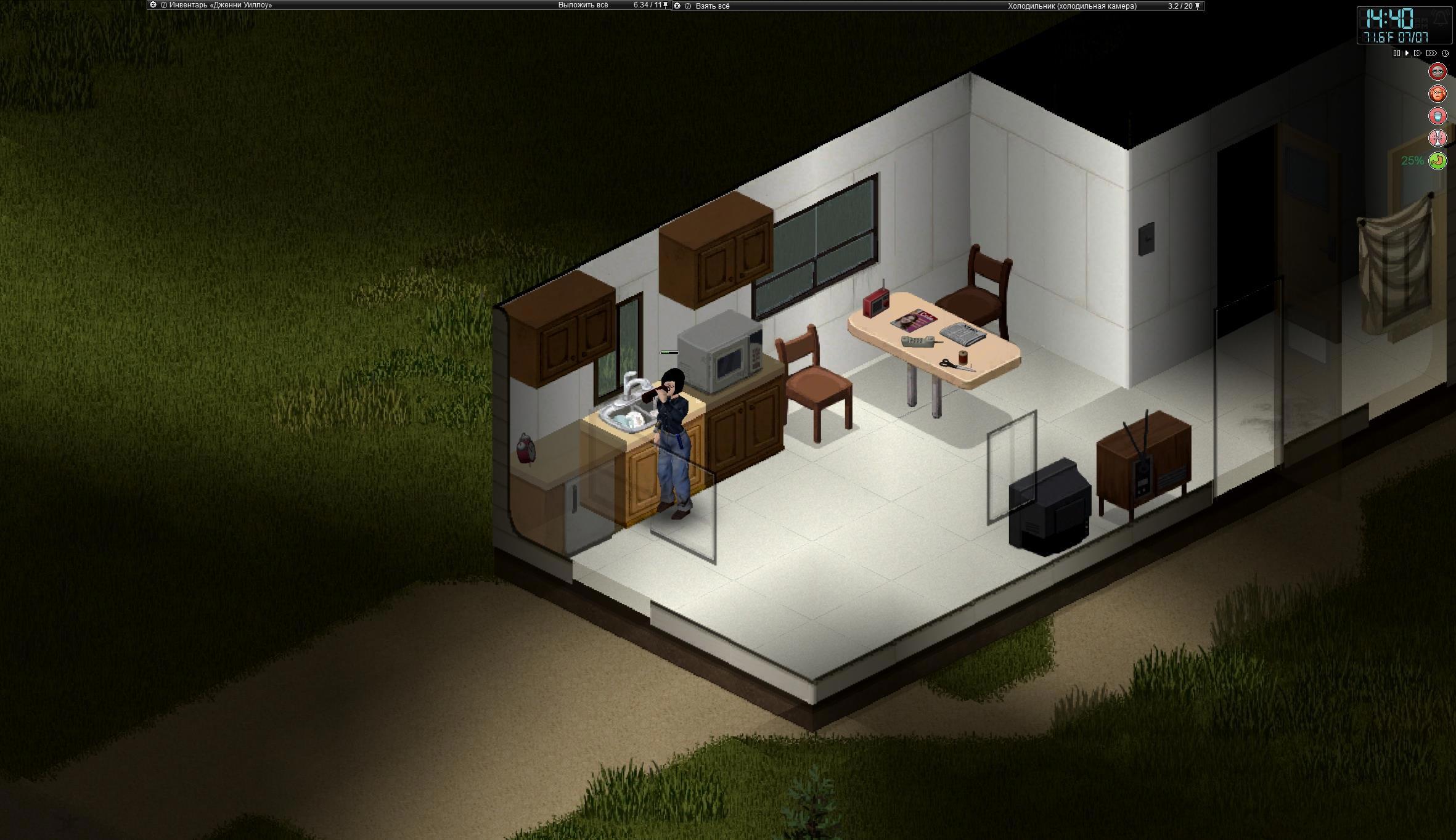This screenshot has width=1456, height=840.
Task: Switch to double fast-forward speed
Action: click(1418, 54)
